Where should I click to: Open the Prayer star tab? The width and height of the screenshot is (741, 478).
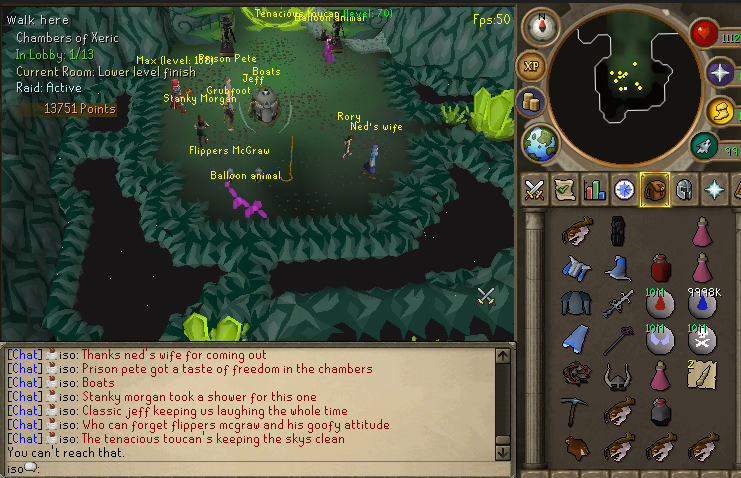(x=715, y=189)
